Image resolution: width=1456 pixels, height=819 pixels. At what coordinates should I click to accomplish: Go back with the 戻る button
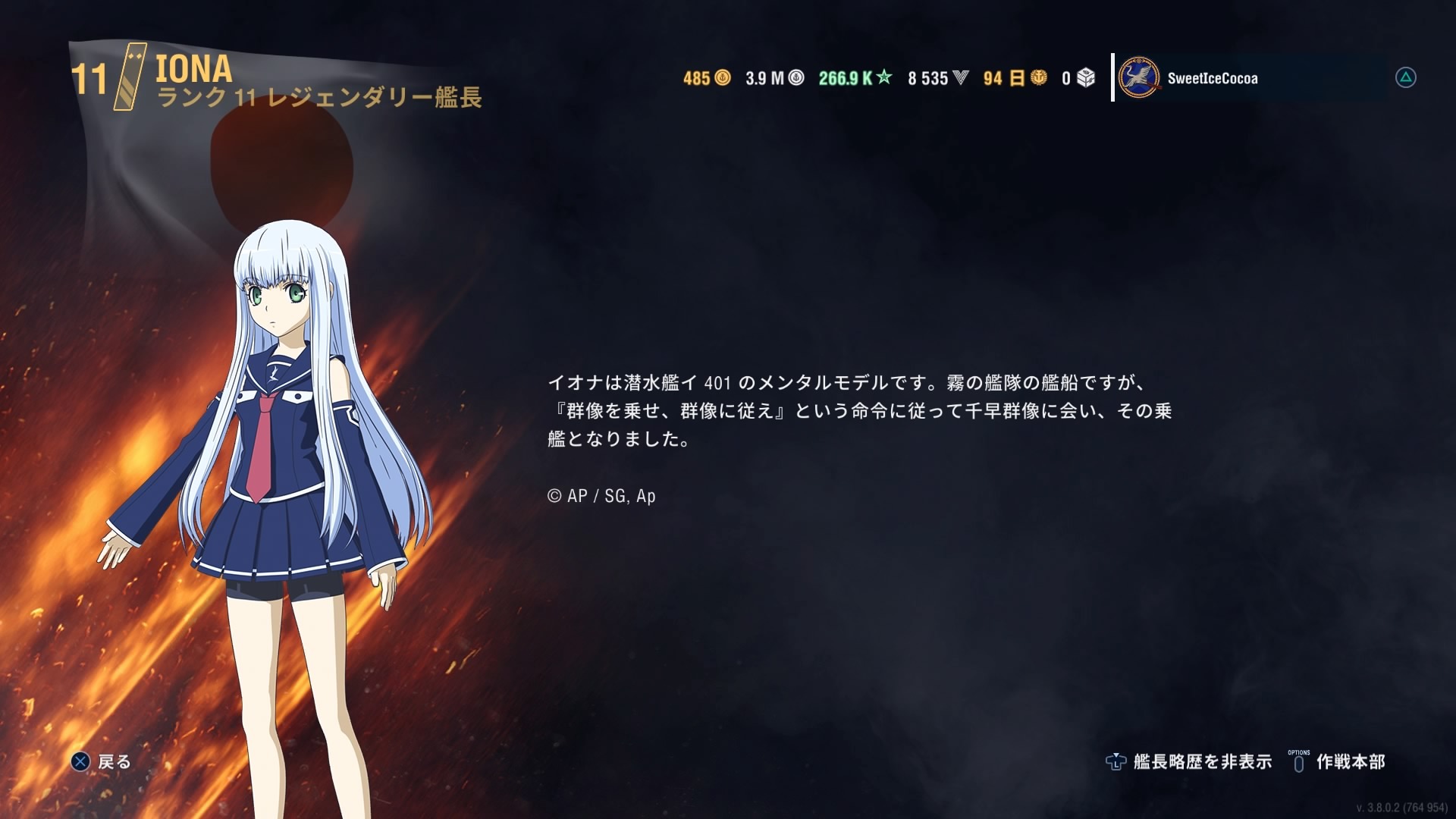pyautogui.click(x=101, y=761)
